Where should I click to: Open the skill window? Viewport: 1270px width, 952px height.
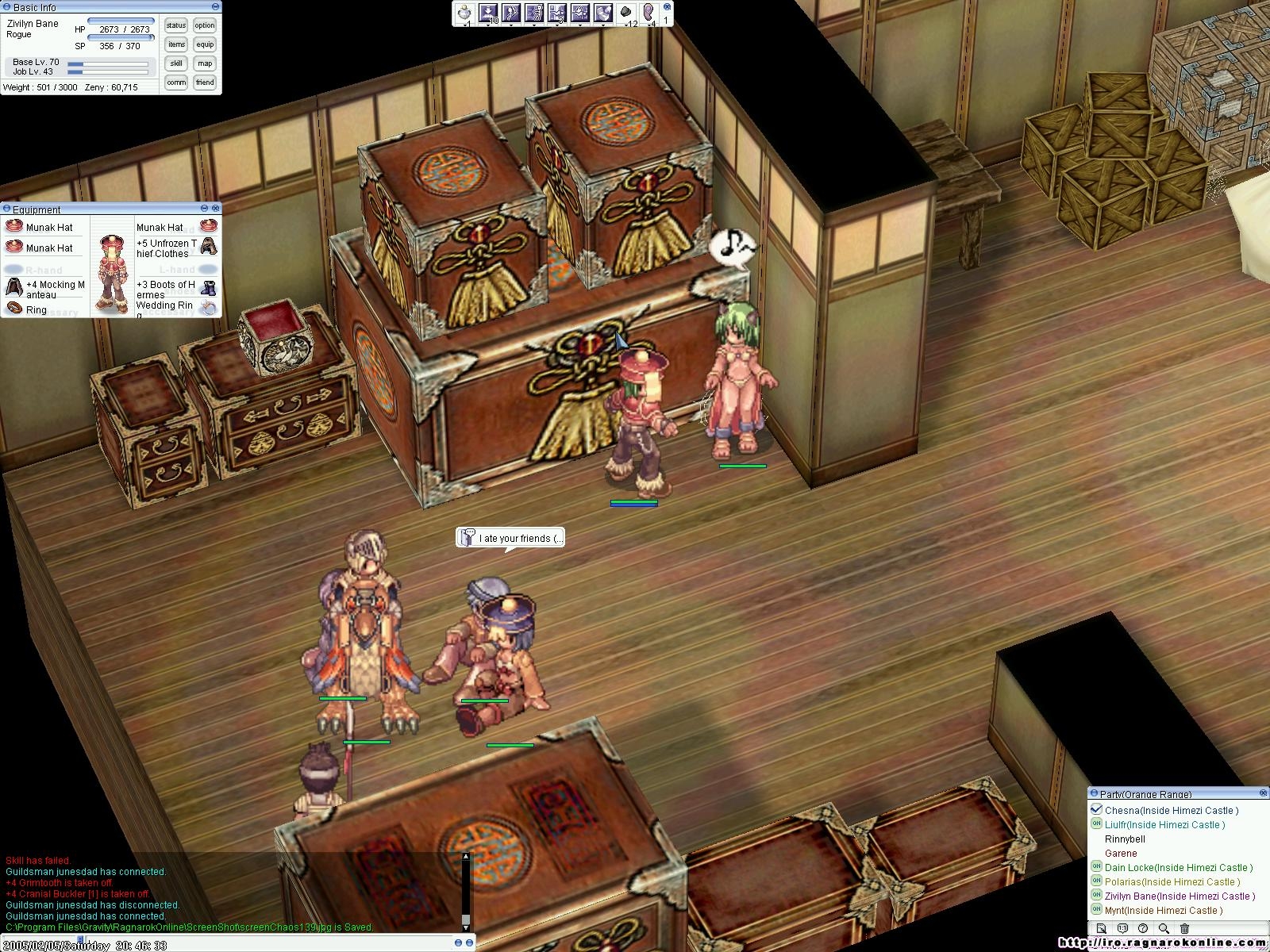tap(176, 63)
